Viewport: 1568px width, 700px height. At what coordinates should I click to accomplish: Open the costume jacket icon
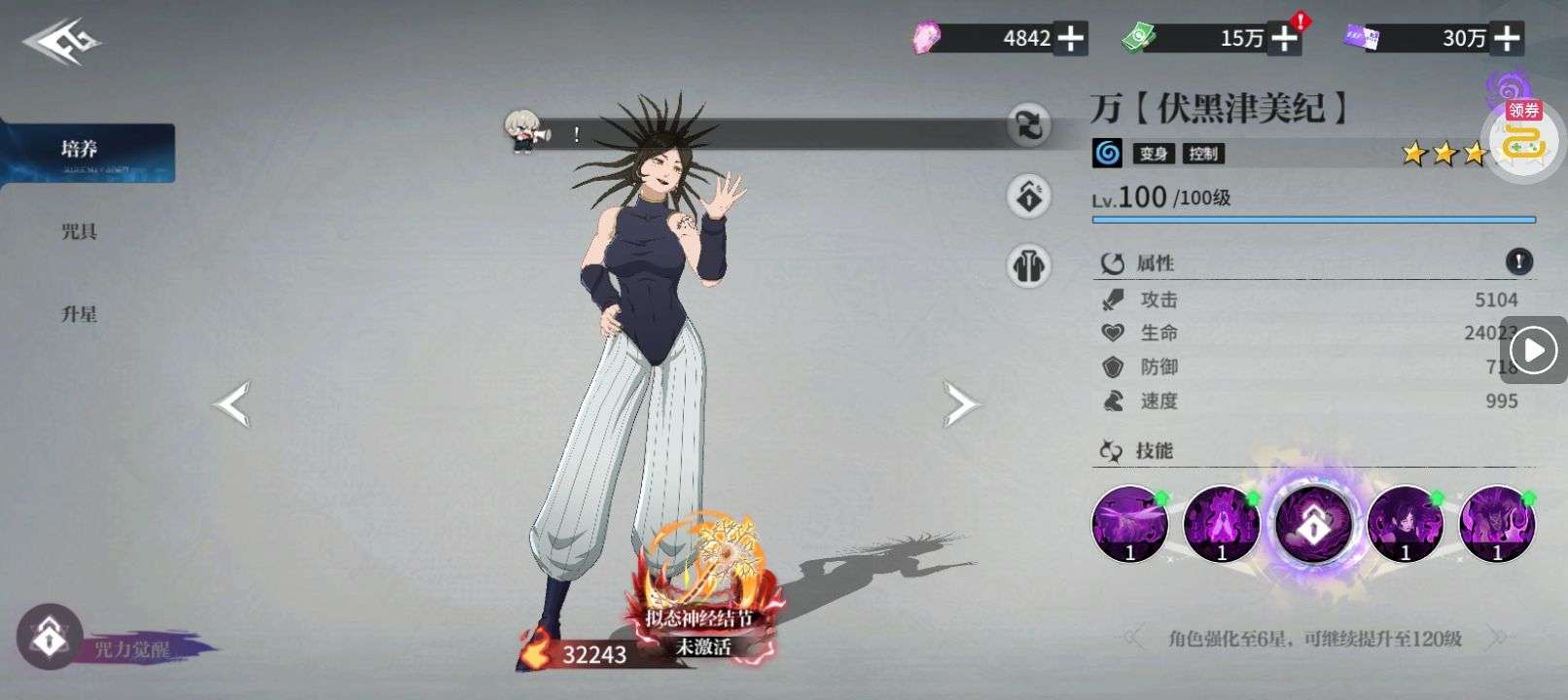pyautogui.click(x=1029, y=264)
